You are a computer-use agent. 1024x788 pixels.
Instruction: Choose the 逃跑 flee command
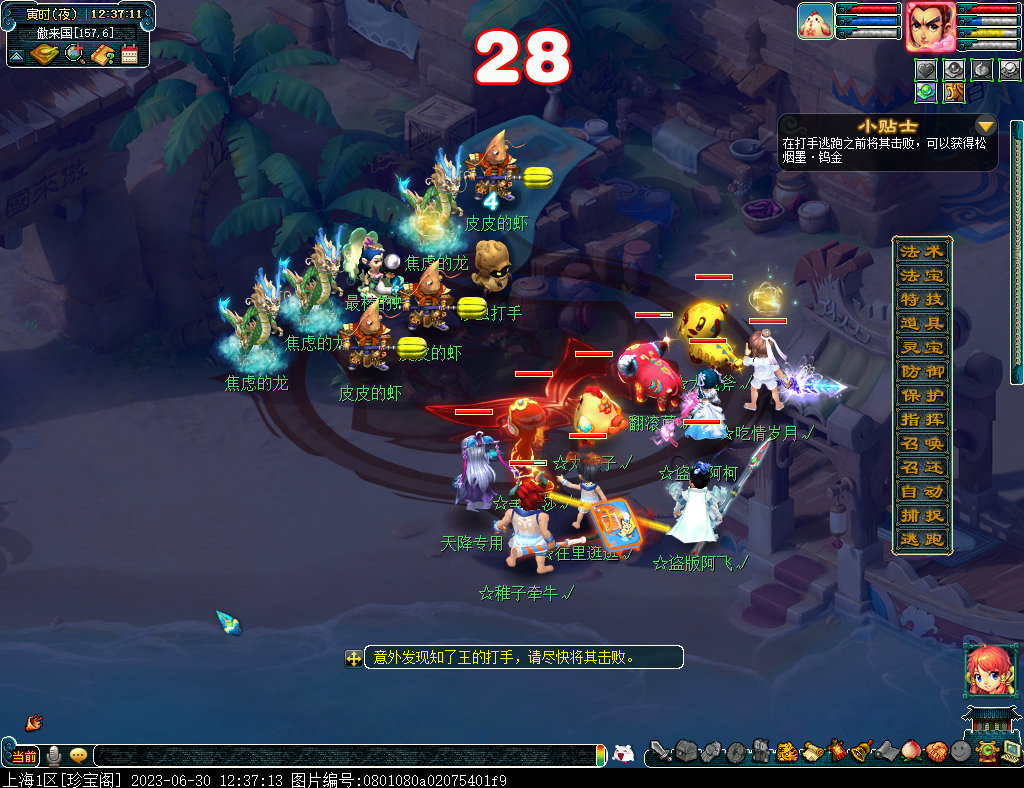(x=921, y=539)
